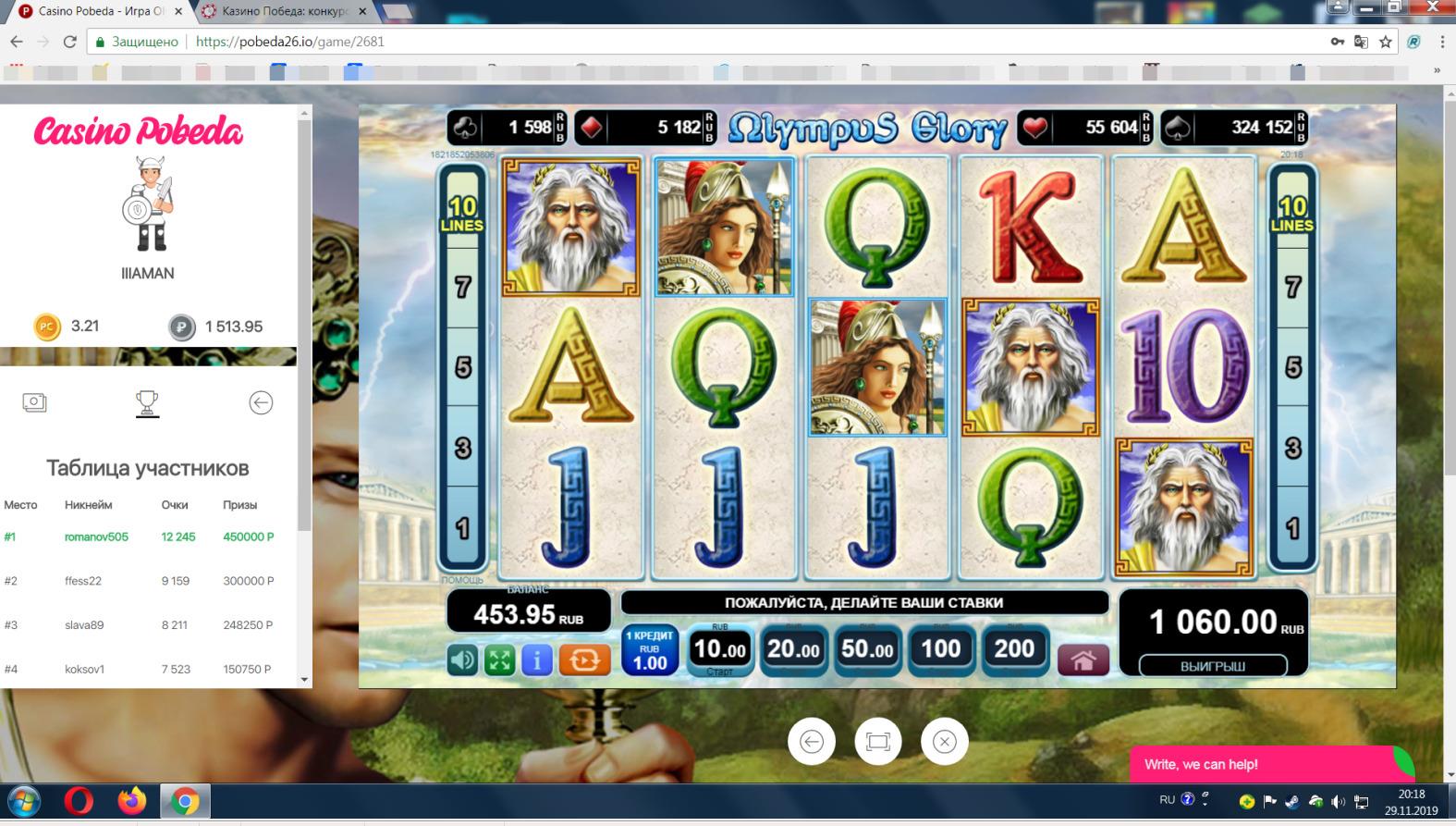The image size is (1456, 826).
Task: Change the 1 credit denomination value
Action: coord(650,649)
